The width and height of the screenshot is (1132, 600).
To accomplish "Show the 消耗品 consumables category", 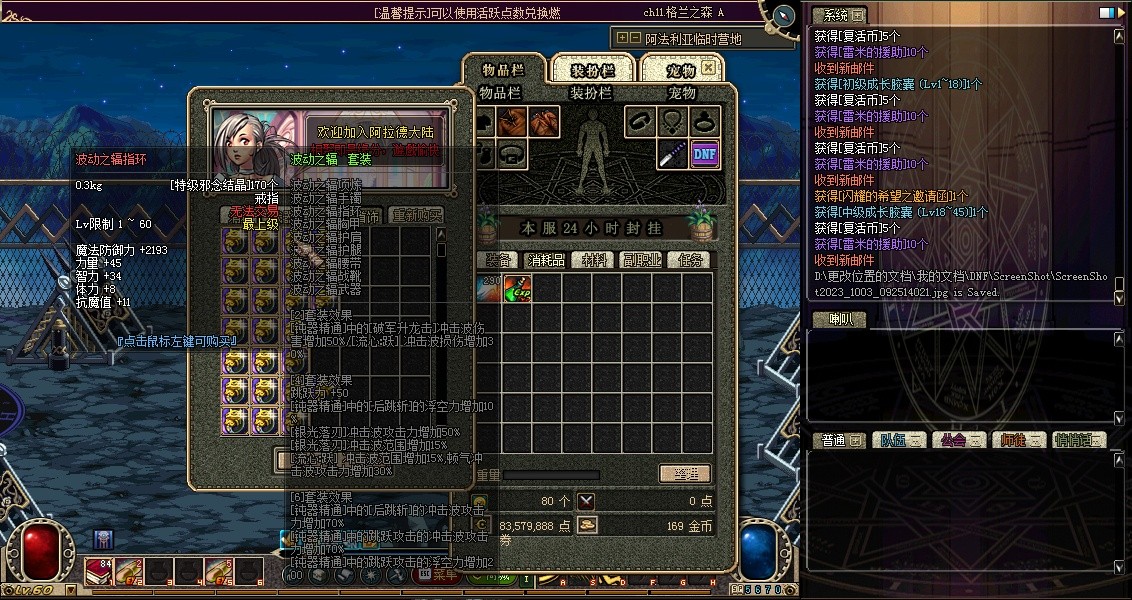I will click(545, 259).
